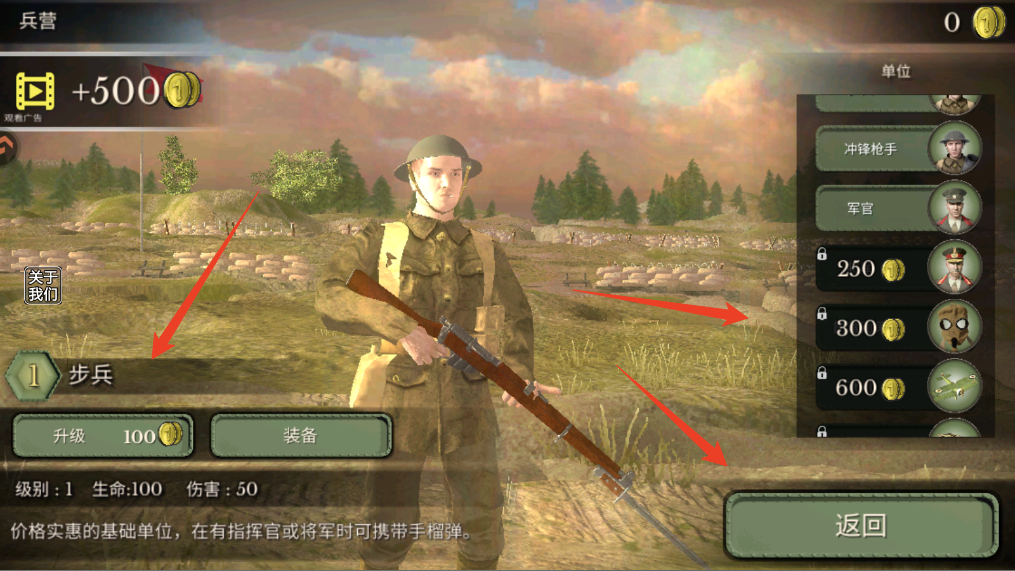This screenshot has height=571, width=1015.
Task: Open the 装备 equipment menu
Action: 300,435
